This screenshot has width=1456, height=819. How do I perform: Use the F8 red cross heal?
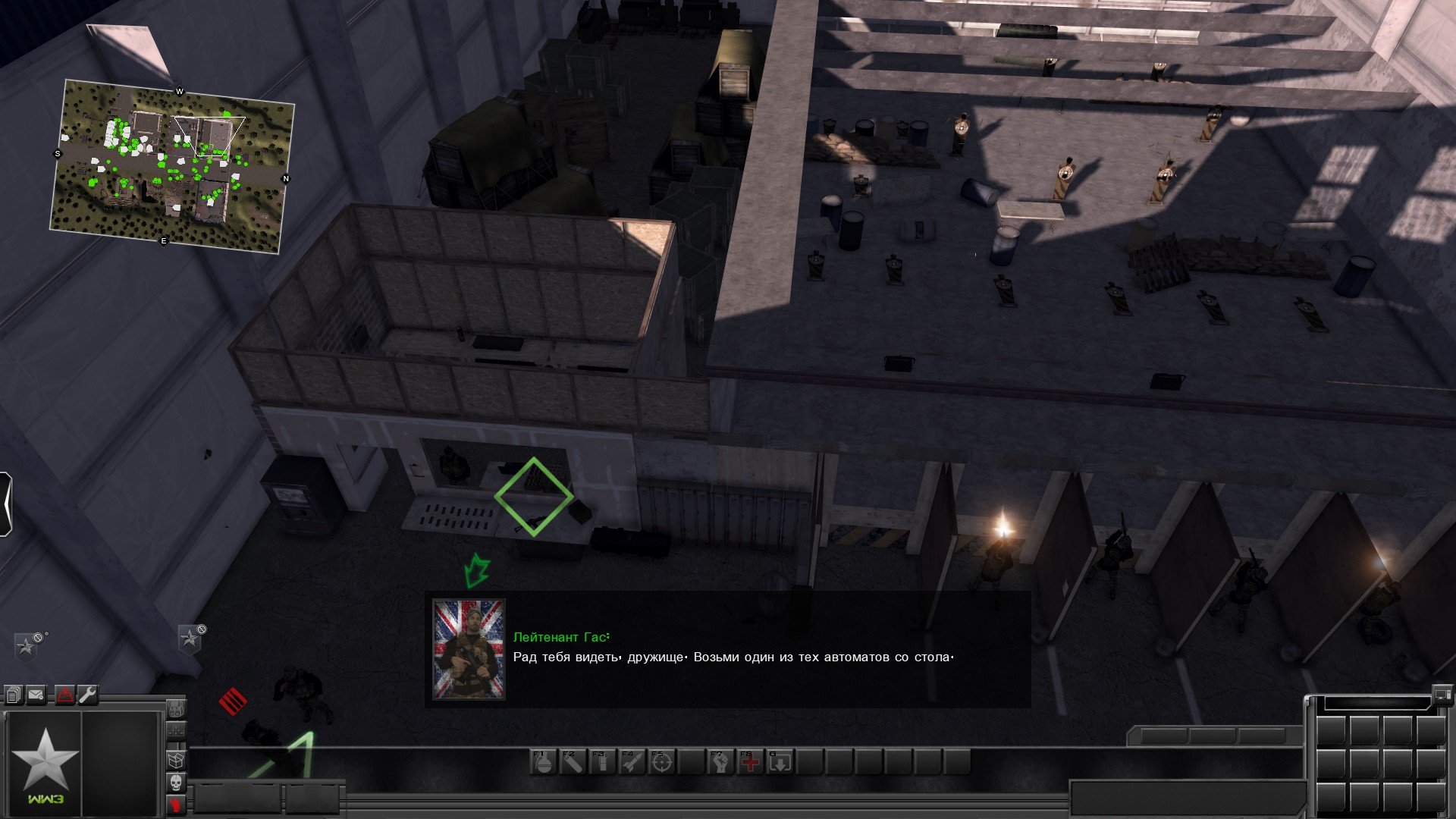pyautogui.click(x=750, y=762)
